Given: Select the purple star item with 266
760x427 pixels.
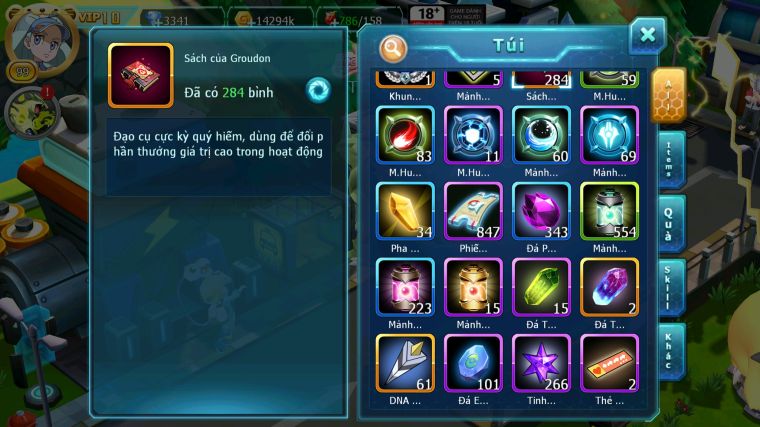Looking at the screenshot, I should tap(541, 362).
